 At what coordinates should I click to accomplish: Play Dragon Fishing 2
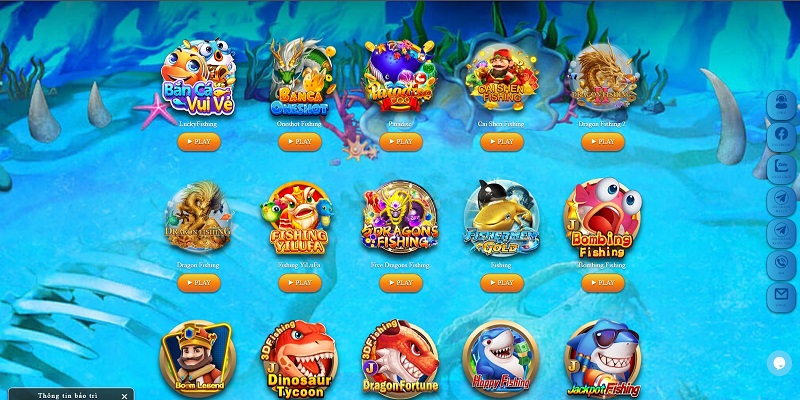point(602,142)
